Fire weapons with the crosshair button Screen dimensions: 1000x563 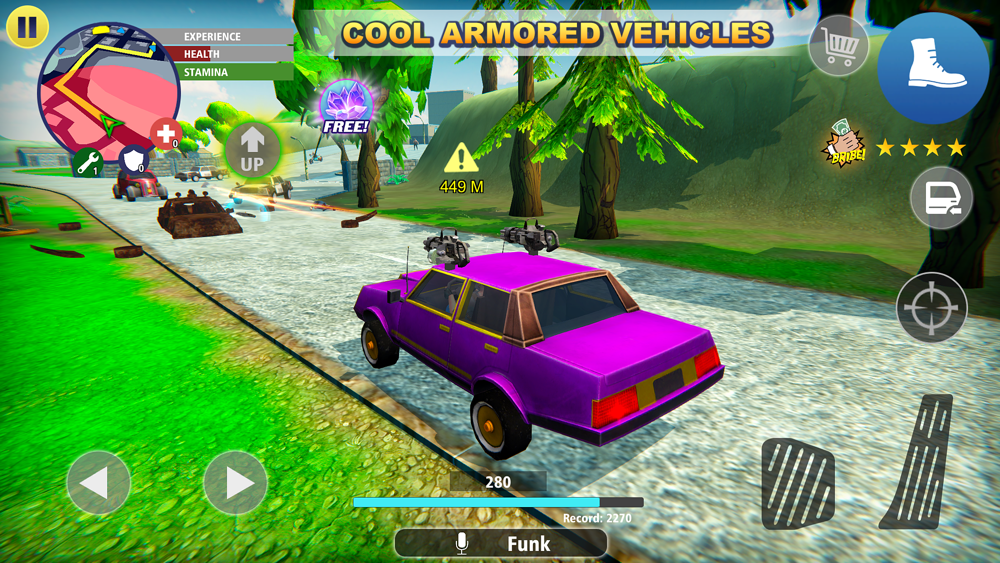tap(932, 307)
